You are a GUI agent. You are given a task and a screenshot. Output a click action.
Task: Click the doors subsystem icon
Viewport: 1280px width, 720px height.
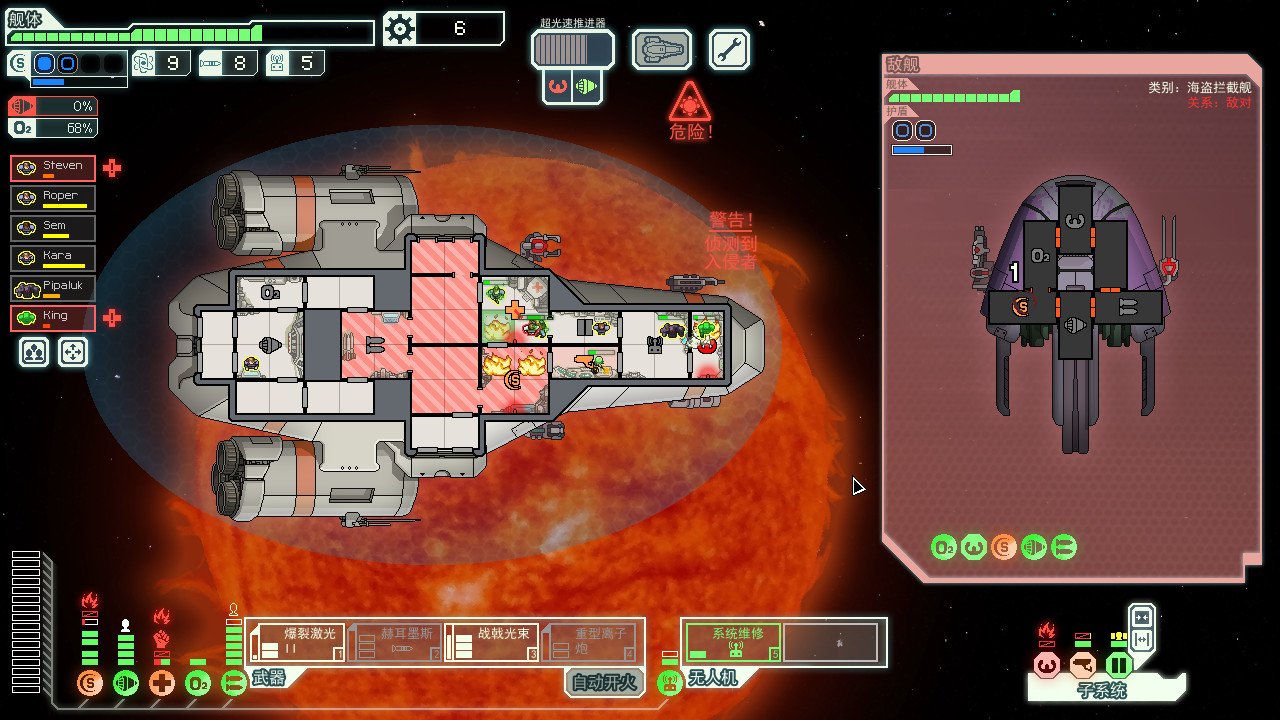1117,663
